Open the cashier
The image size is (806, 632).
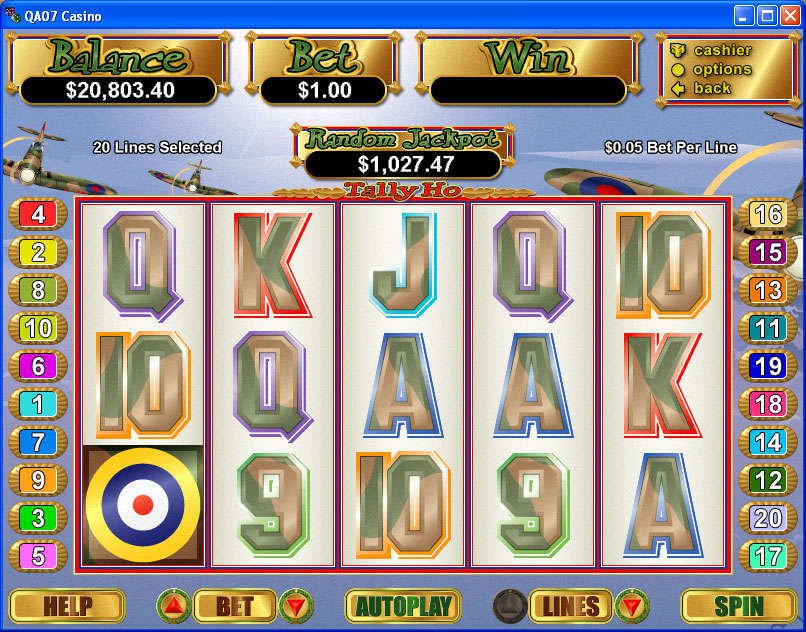[x=722, y=50]
